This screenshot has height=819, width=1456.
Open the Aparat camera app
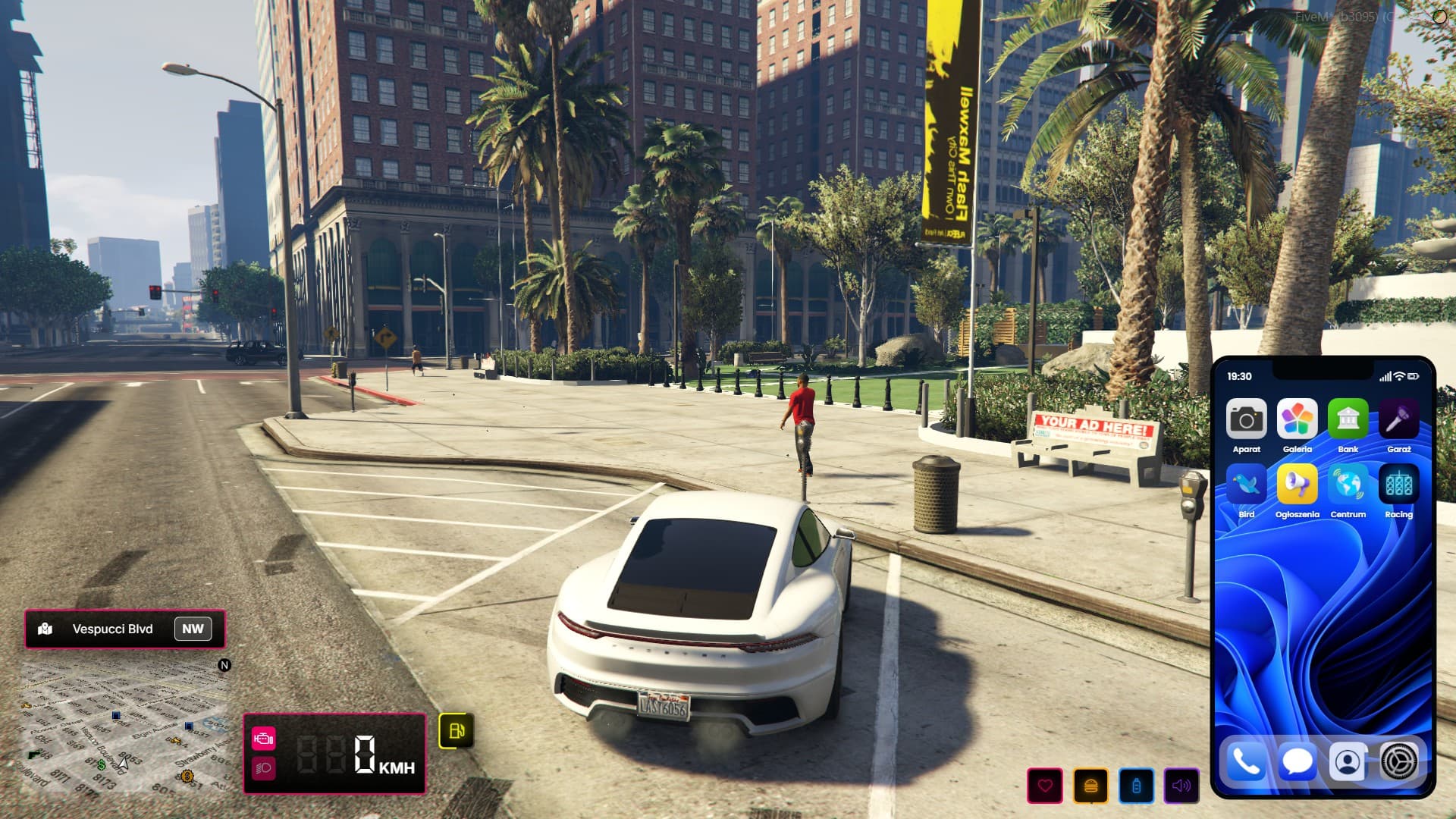[1246, 419]
